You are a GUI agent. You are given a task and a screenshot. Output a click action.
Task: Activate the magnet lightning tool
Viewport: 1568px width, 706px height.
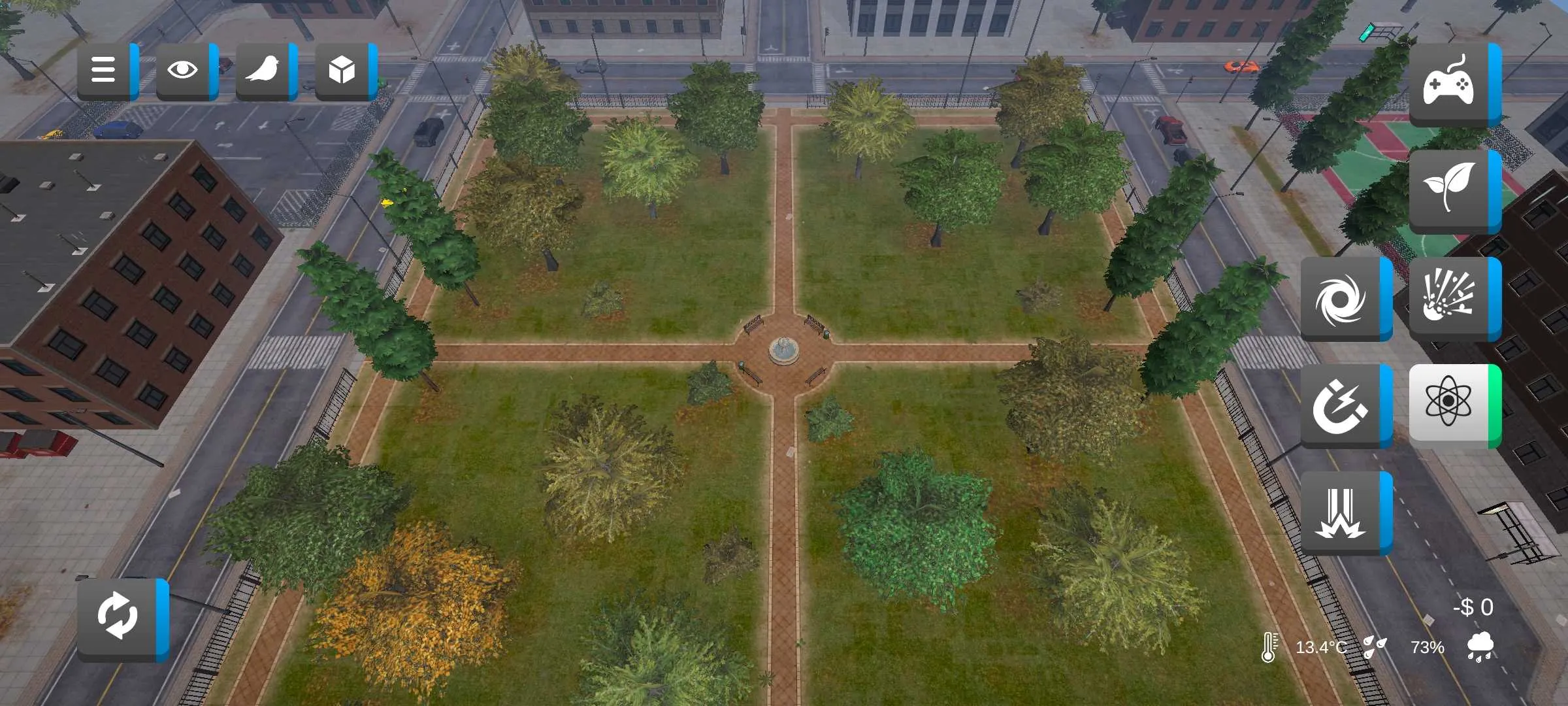pos(1342,406)
